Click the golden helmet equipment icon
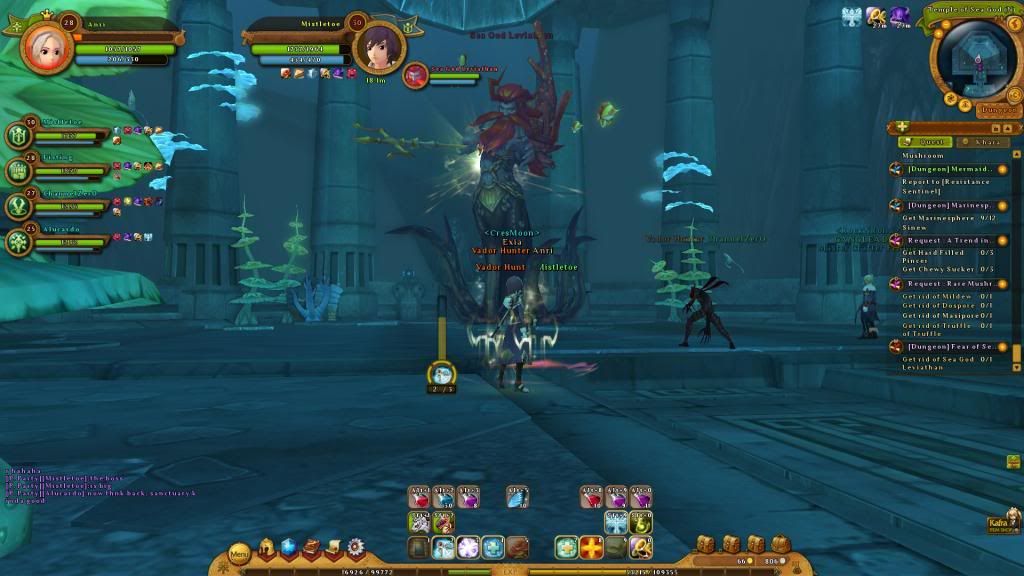 (268, 547)
